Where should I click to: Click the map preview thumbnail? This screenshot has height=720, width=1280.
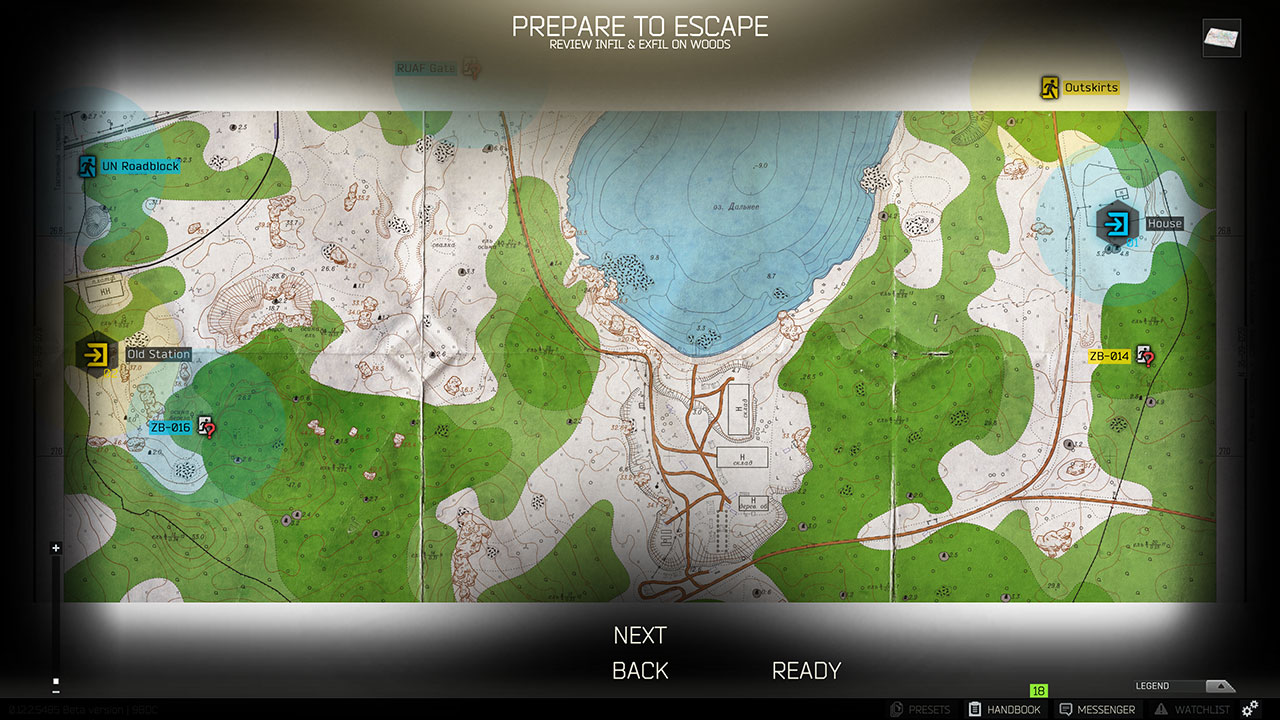(1220, 38)
